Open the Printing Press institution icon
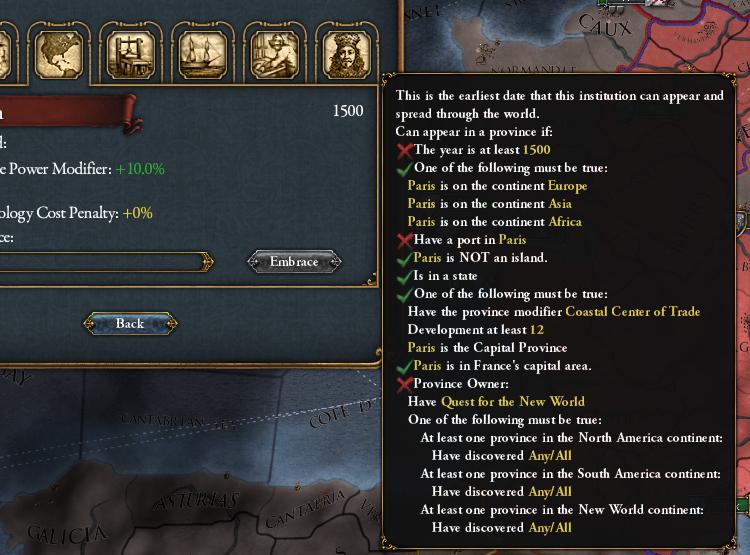Screen dimensions: 750x555 tap(130, 54)
